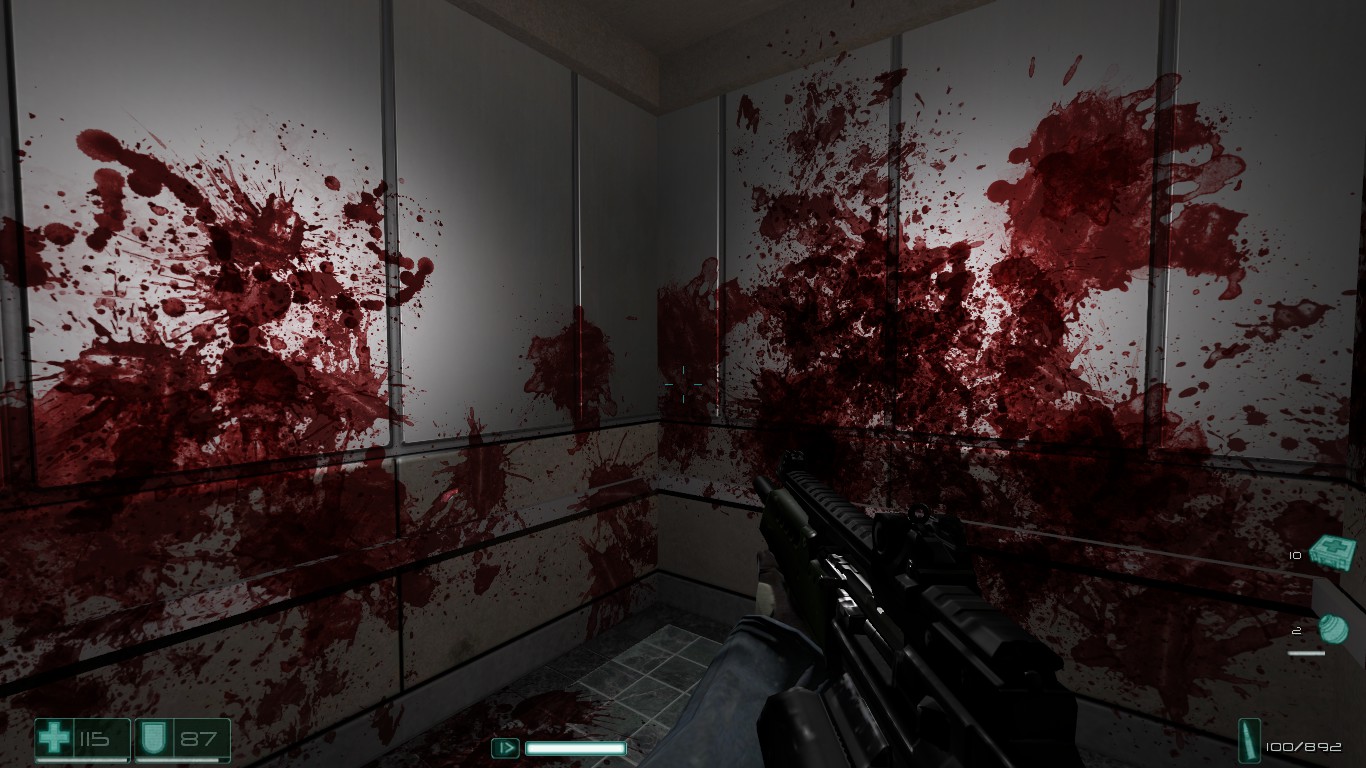
Task: Click the armor value 87
Action: (x=196, y=738)
